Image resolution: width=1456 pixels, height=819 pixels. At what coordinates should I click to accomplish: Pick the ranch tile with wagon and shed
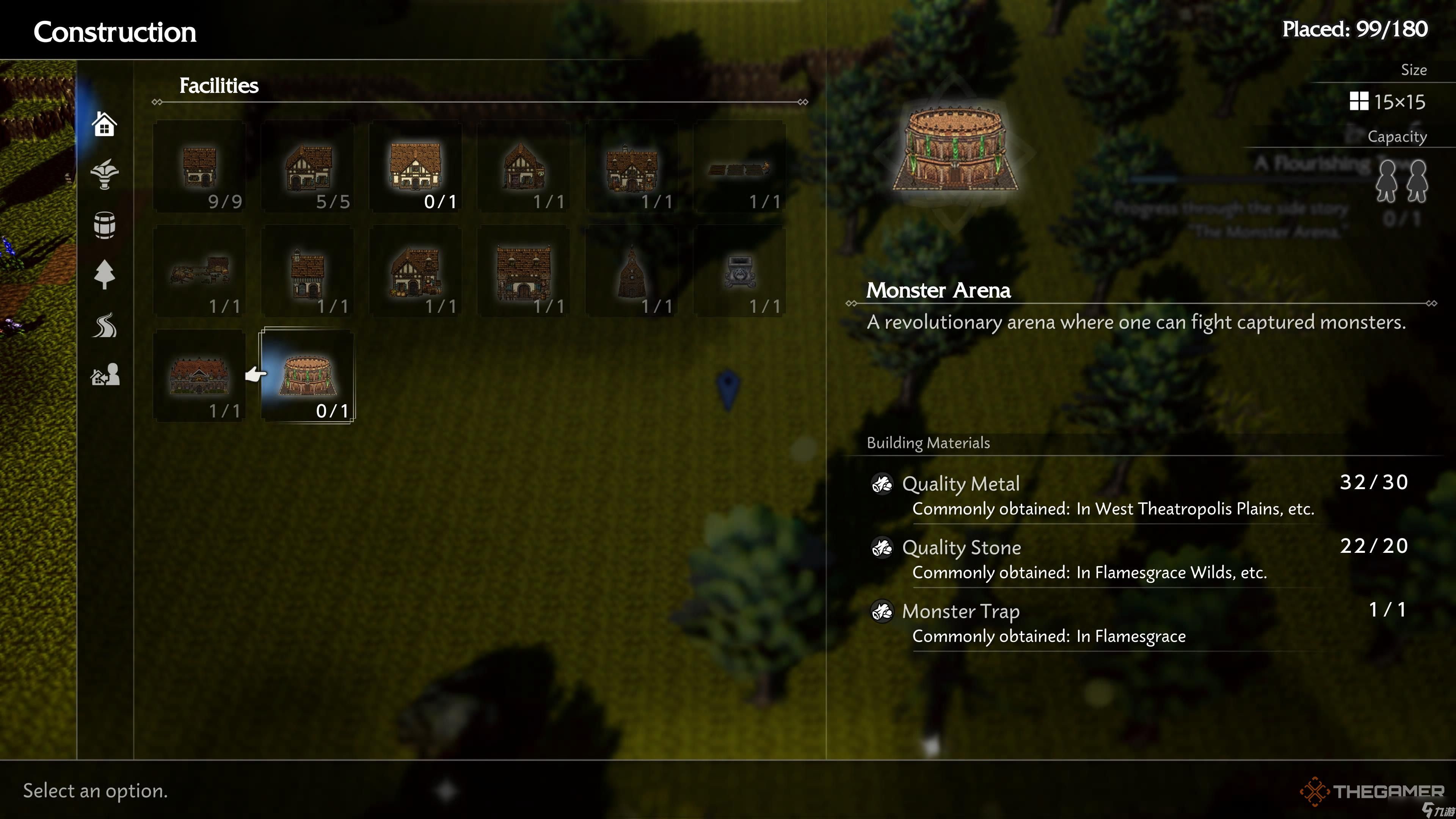point(199,272)
